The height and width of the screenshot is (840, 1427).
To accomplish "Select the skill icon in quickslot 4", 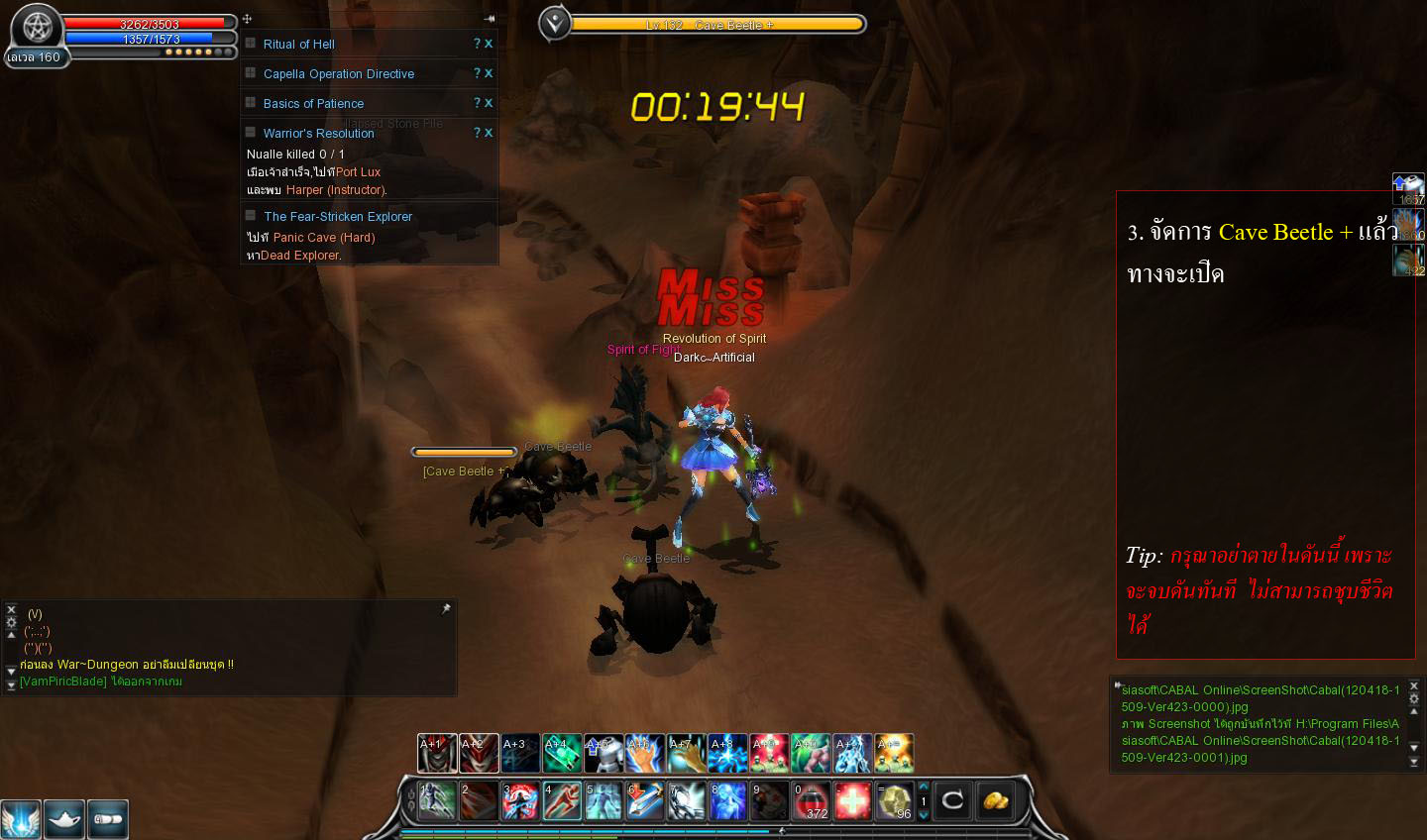I will 561,800.
